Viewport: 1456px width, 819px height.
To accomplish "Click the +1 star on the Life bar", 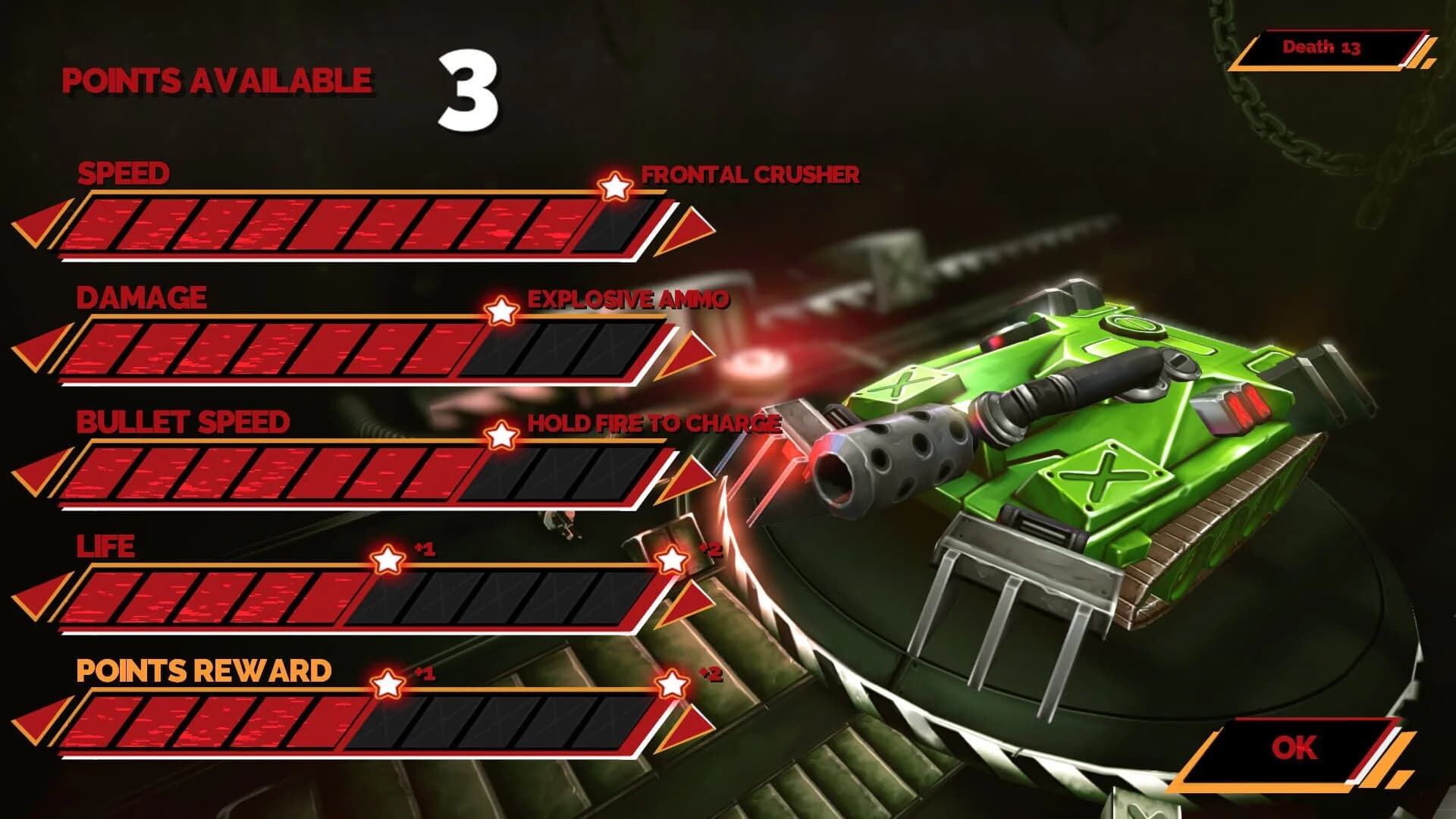I will 388,559.
